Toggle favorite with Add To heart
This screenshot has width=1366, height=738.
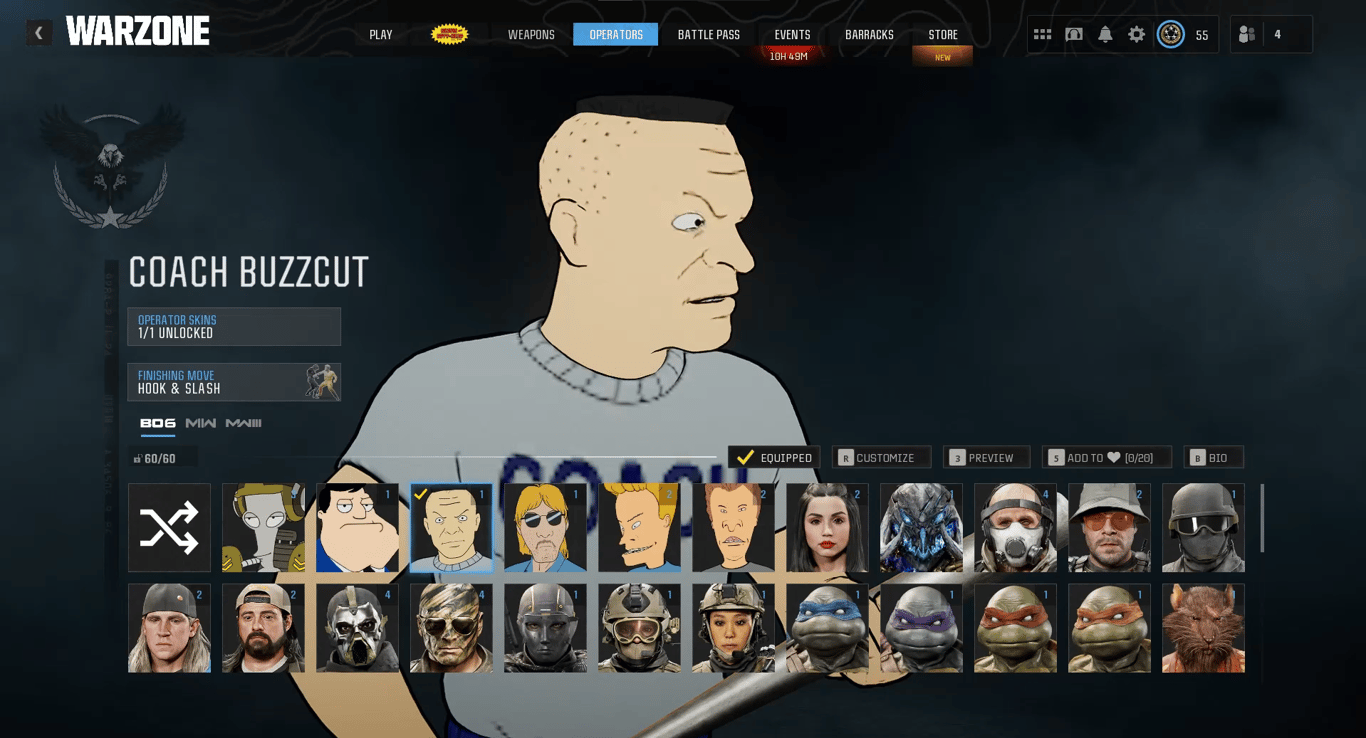[x=1106, y=457]
